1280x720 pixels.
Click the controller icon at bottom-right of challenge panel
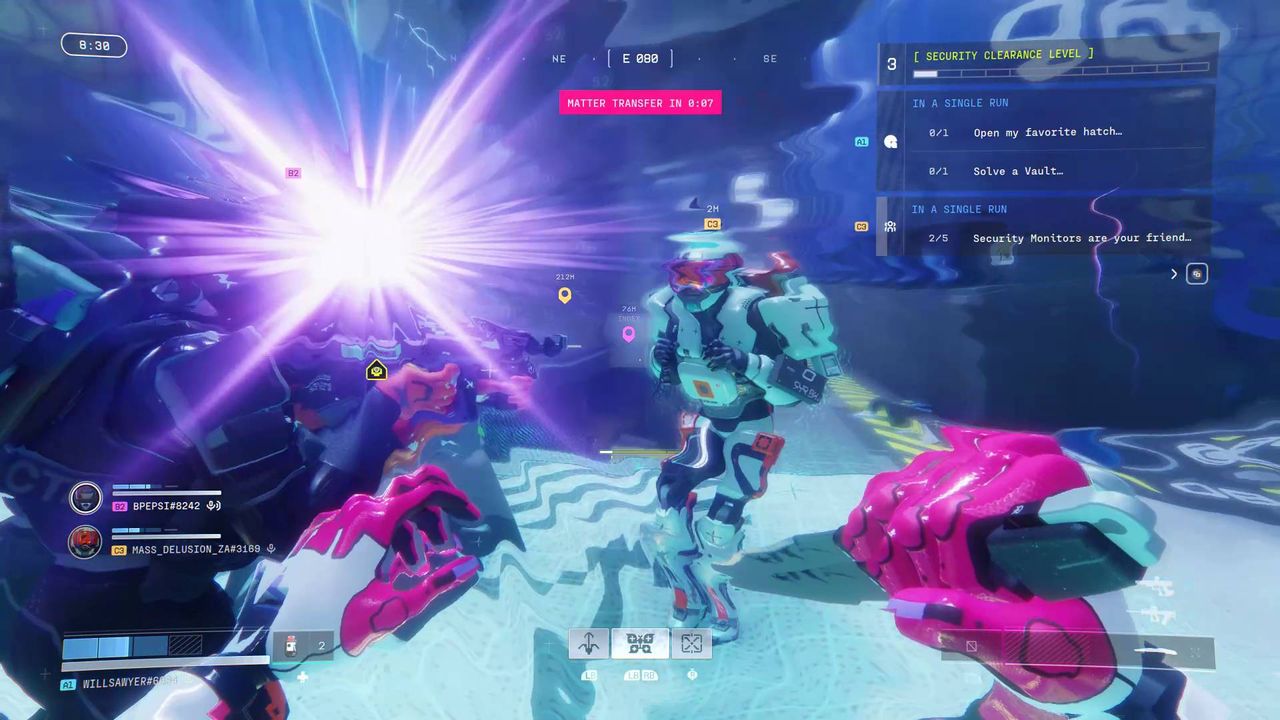[x=1197, y=273]
